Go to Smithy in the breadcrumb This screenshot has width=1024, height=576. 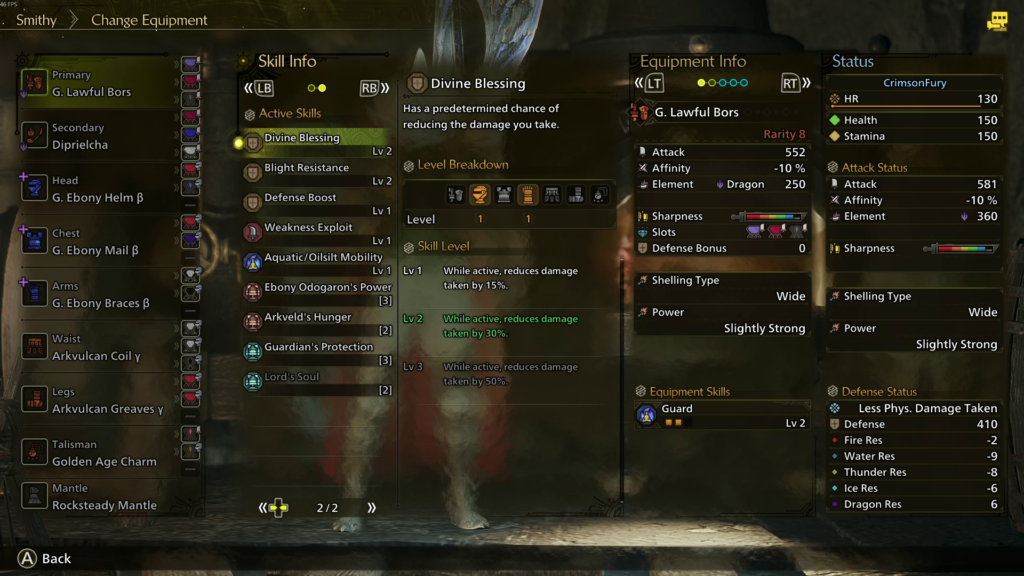click(36, 20)
